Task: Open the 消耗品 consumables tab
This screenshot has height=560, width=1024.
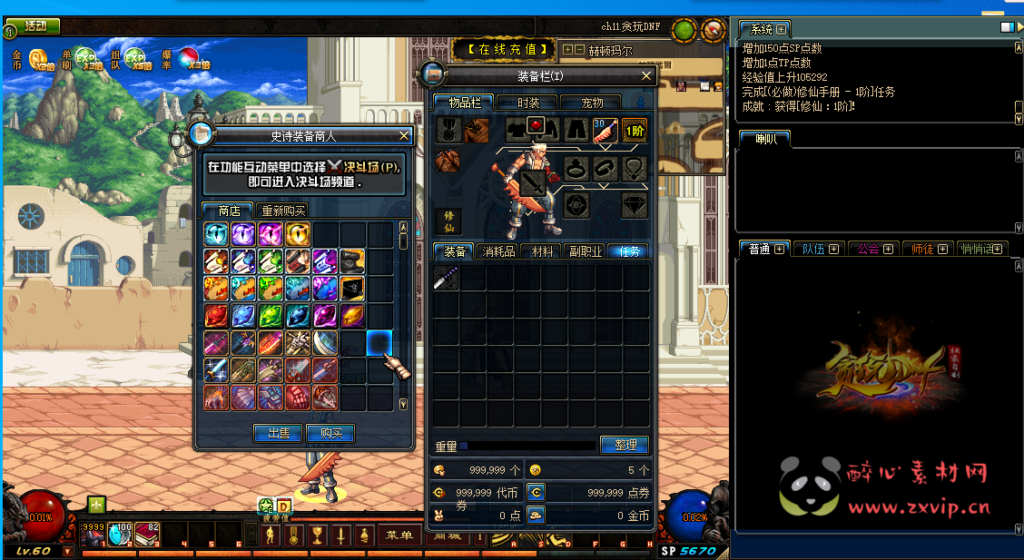Action: point(498,251)
